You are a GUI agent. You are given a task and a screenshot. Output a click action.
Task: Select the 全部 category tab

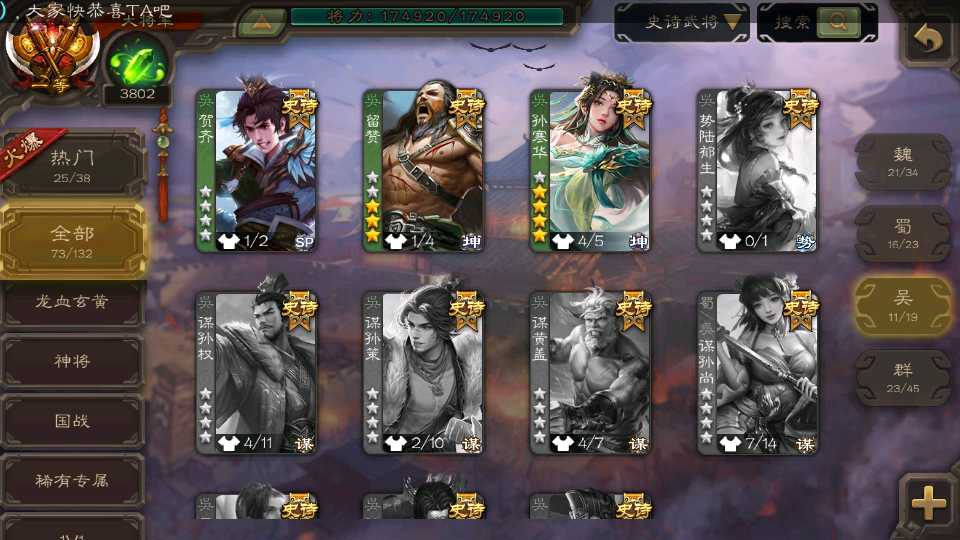[x=72, y=240]
